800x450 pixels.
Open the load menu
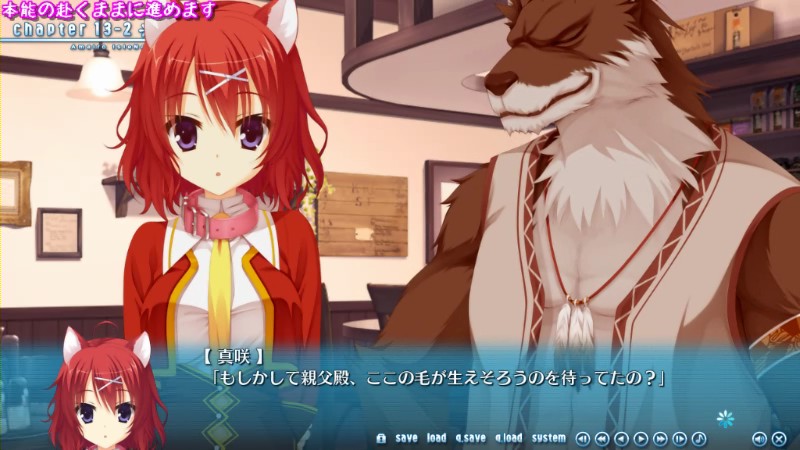[x=436, y=438]
